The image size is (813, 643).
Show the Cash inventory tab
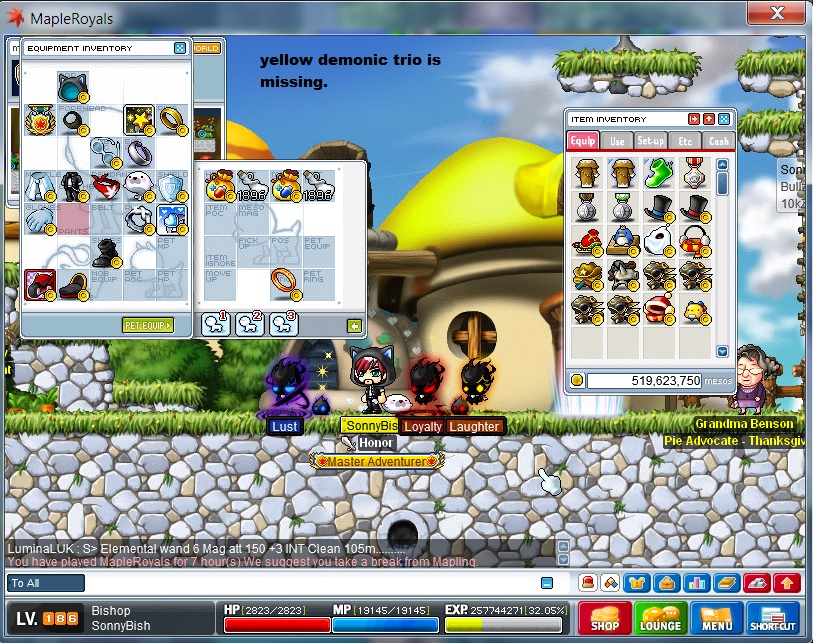click(718, 142)
